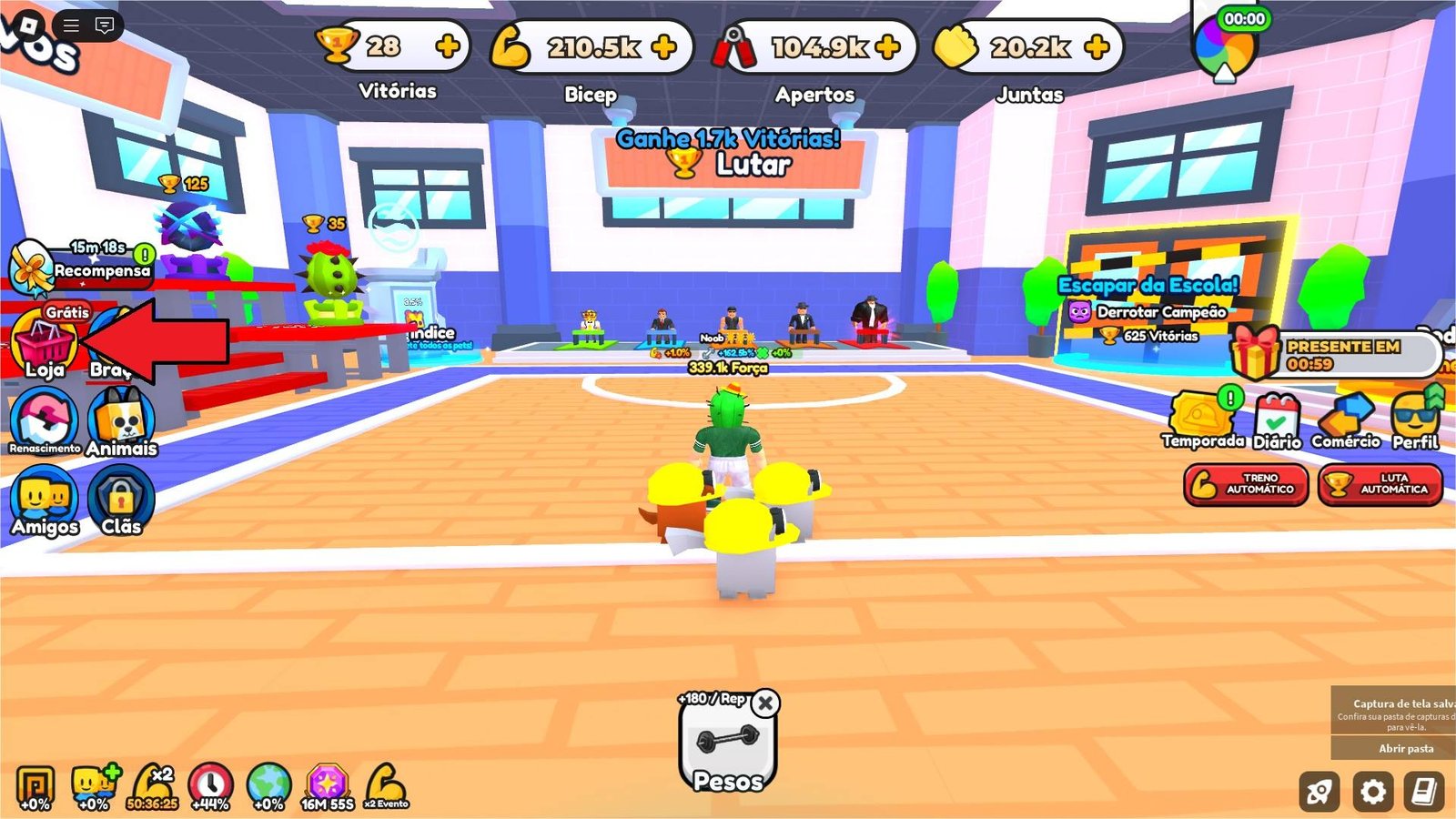Screen dimensions: 1456x819
Task: Click Abrir pasta in the screenshot notification
Action: (x=1406, y=748)
